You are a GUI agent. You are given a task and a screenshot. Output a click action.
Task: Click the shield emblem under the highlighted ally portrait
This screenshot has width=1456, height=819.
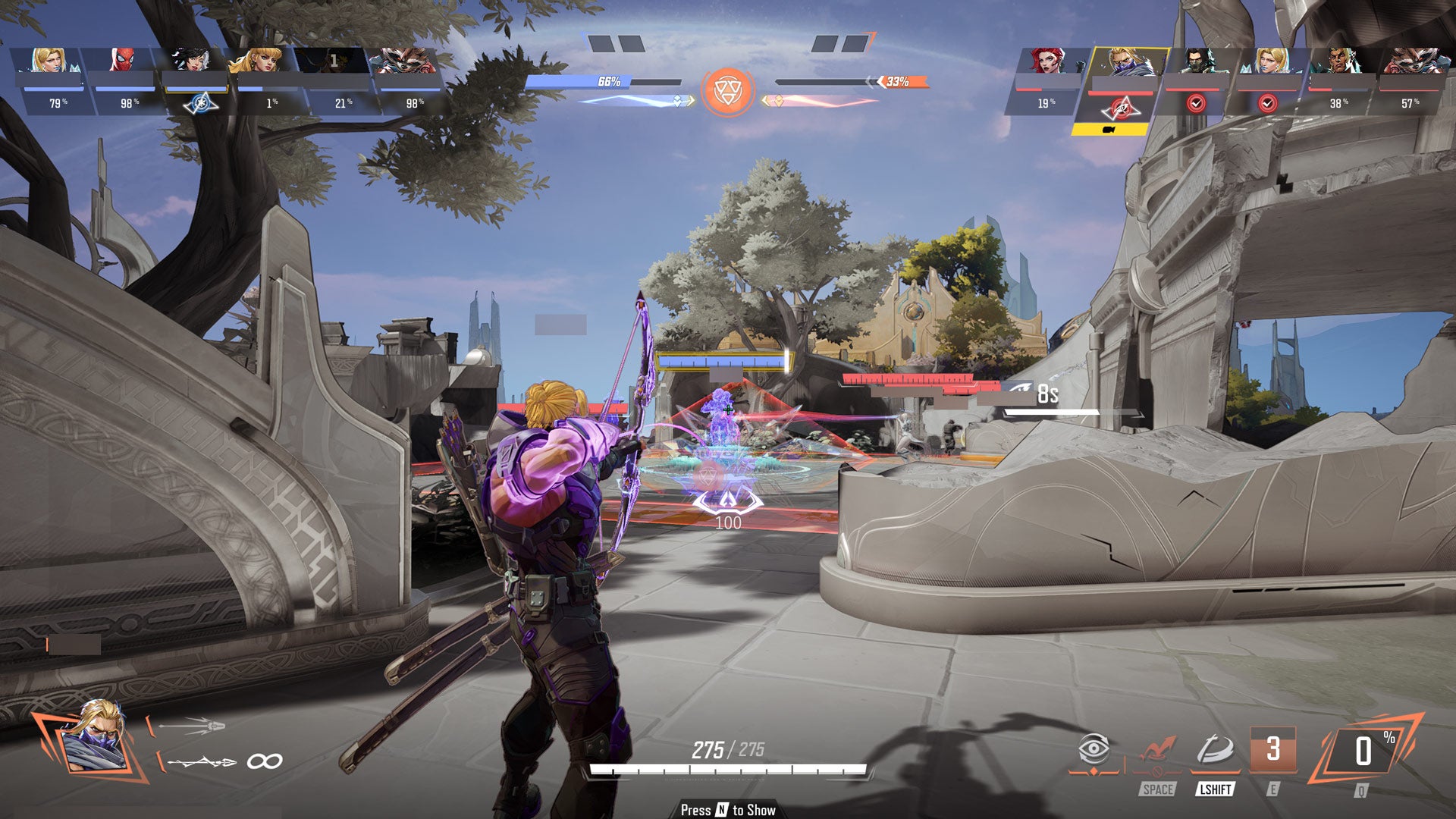(x=199, y=104)
